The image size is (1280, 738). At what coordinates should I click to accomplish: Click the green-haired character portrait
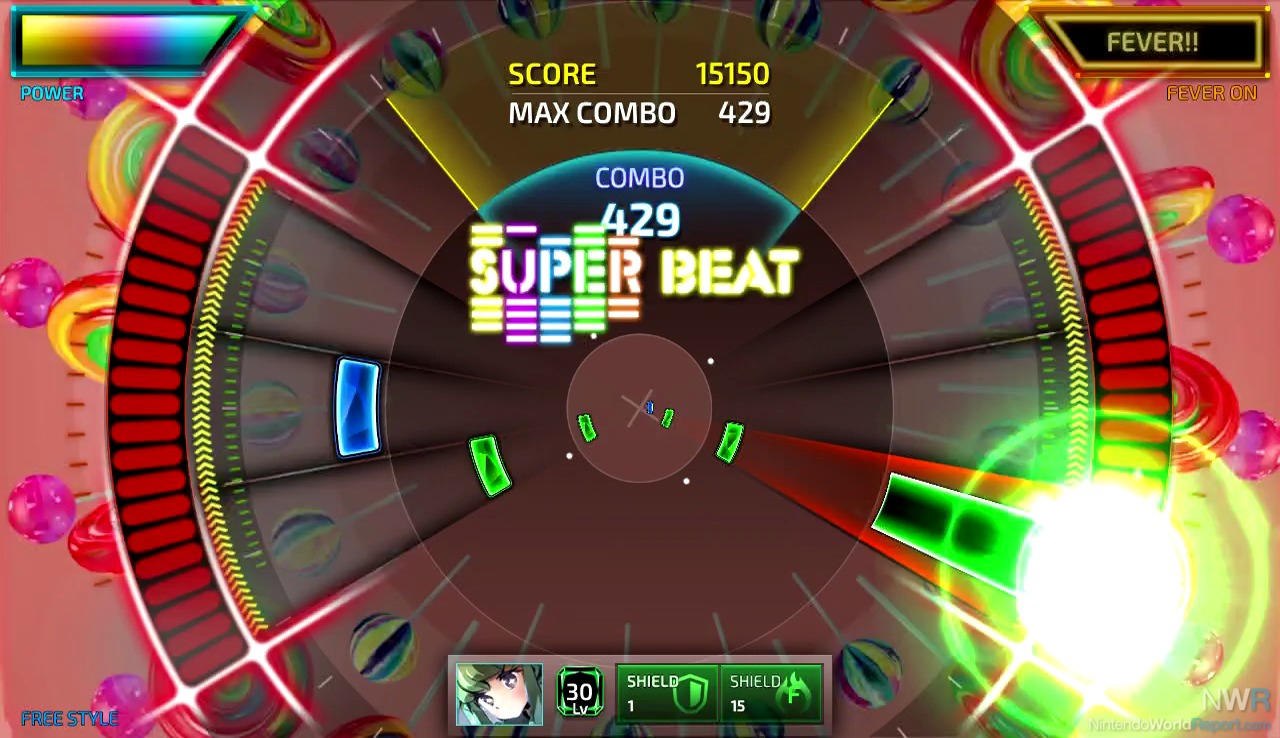click(x=499, y=694)
